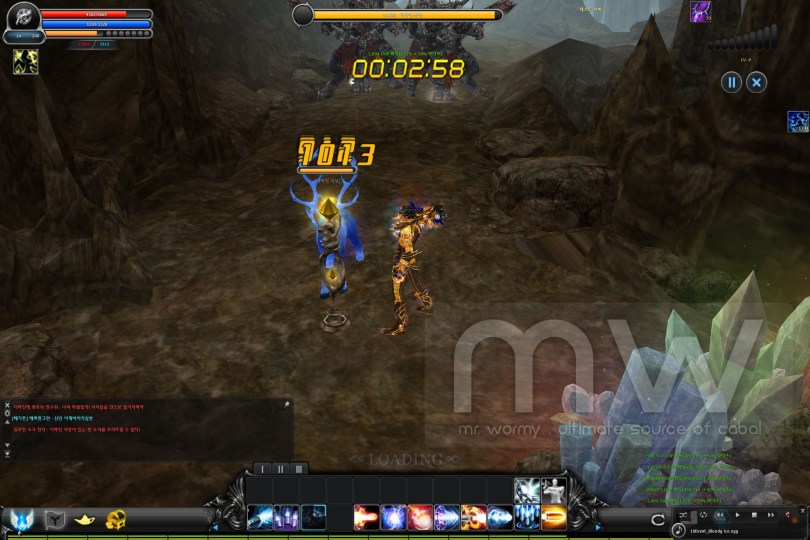Click the blue lightning skill icon at right edge
Viewport: 810px width, 540px height.
pos(798,122)
